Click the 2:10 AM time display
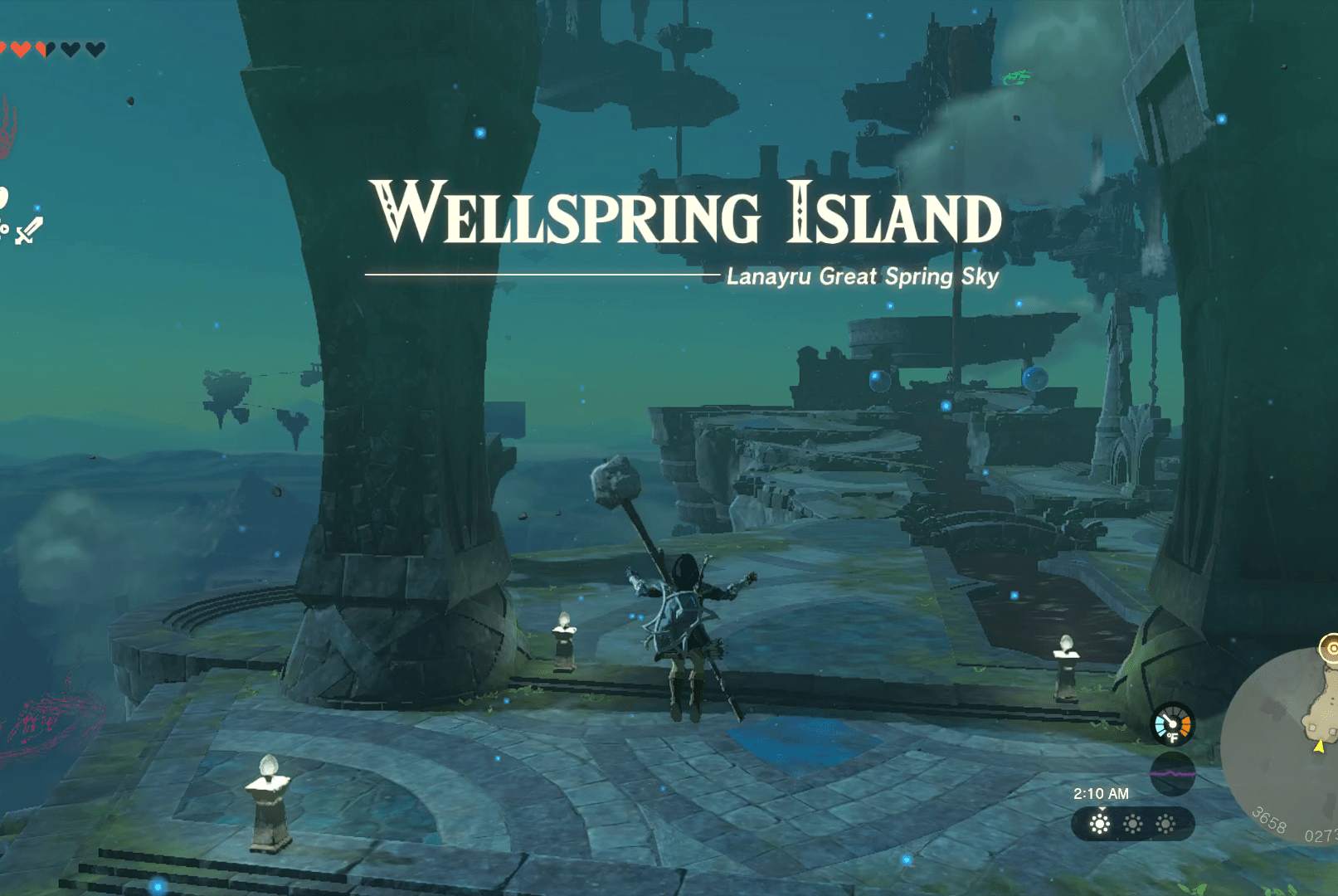Image resolution: width=1338 pixels, height=896 pixels. point(1102,793)
